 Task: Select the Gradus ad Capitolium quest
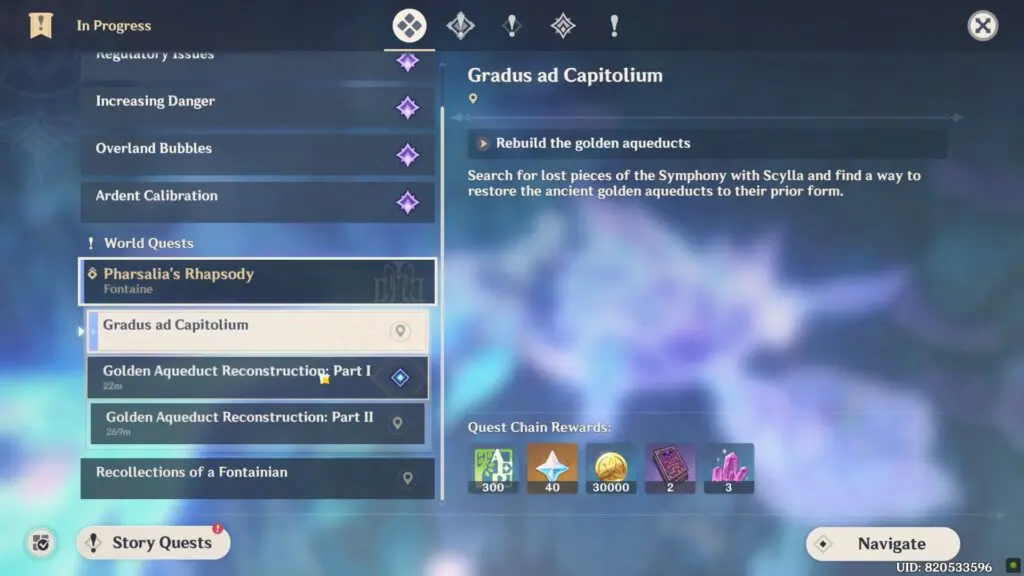(x=257, y=330)
